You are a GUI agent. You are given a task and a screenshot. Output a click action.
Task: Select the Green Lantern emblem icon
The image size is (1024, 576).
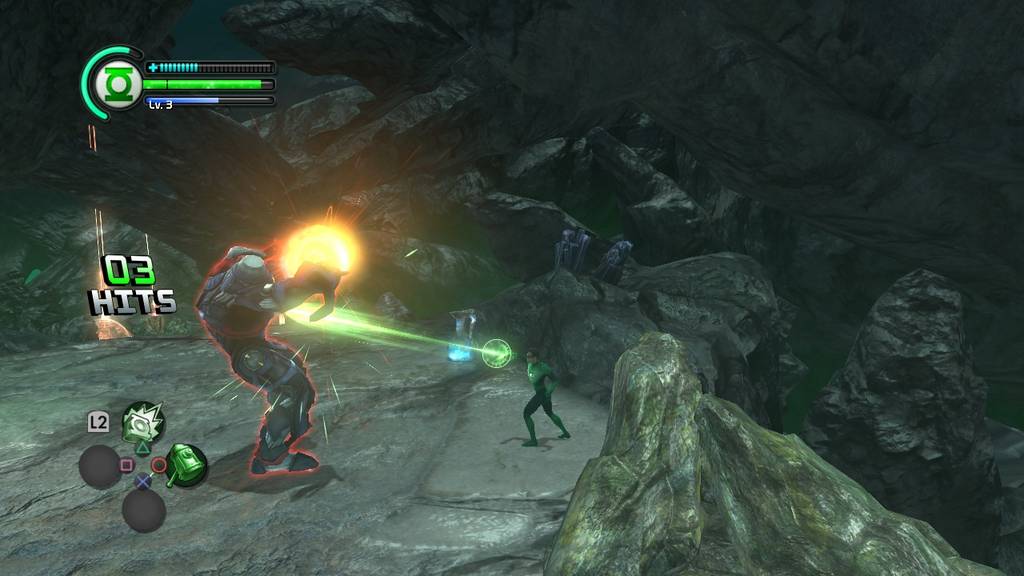[x=120, y=85]
